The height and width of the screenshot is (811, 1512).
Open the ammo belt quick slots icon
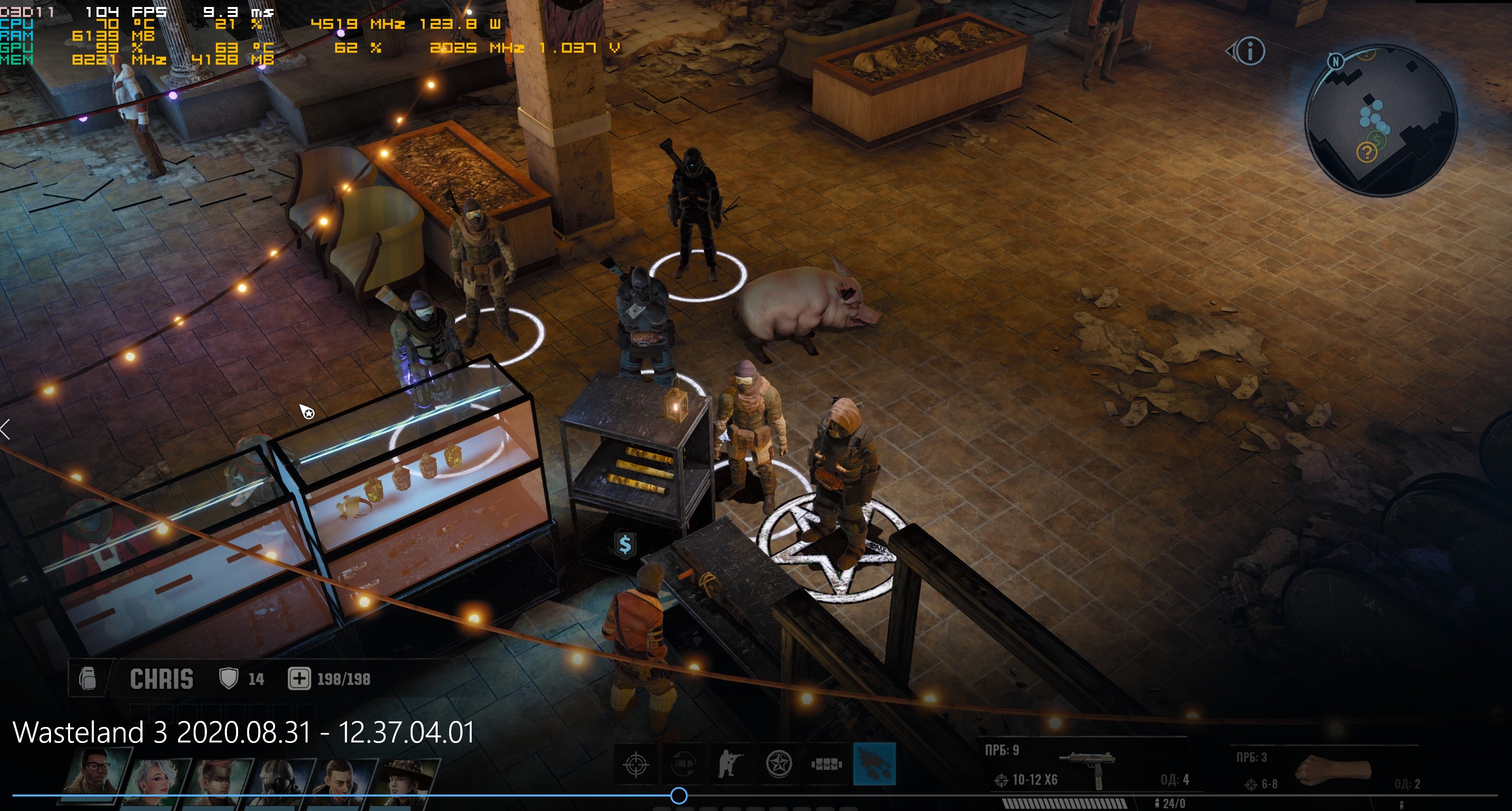coord(826,764)
